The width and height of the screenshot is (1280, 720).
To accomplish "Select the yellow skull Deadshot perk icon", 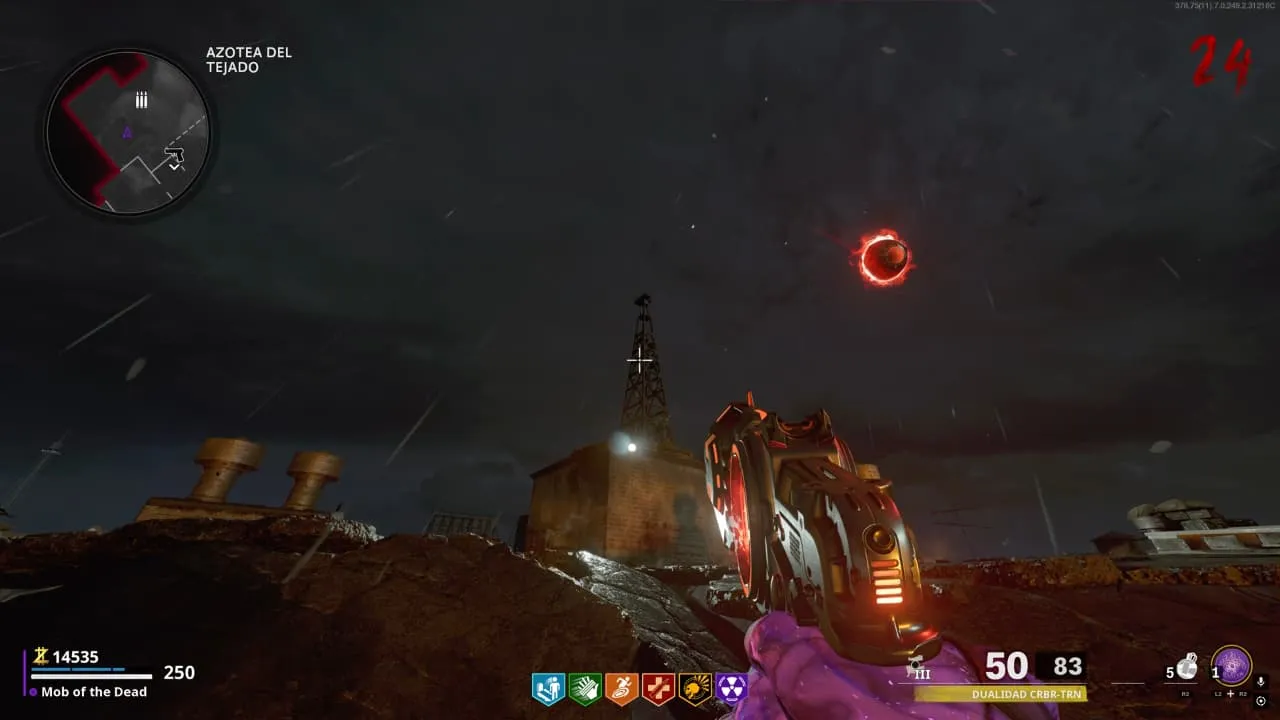I will tap(695, 688).
